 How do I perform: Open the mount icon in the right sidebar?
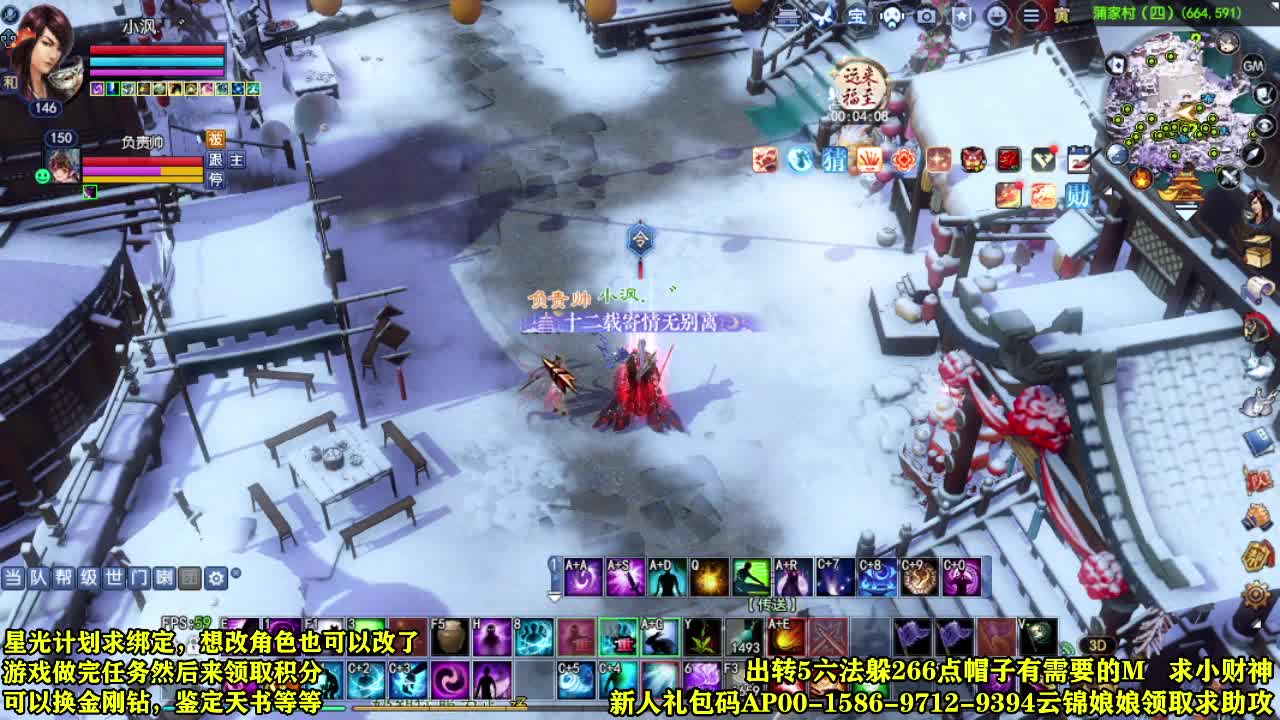(x=1255, y=326)
